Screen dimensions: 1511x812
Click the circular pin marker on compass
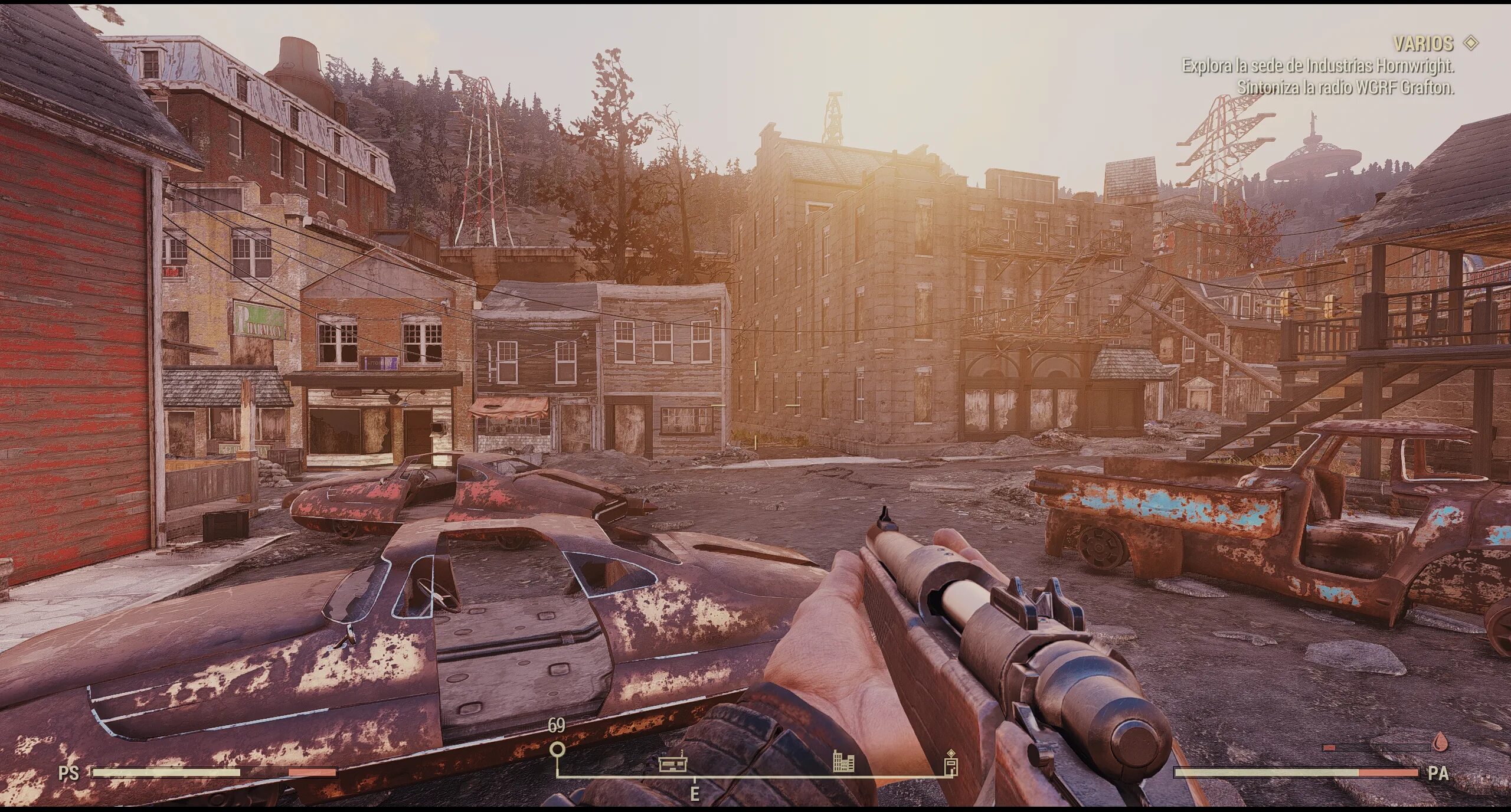coord(557,750)
